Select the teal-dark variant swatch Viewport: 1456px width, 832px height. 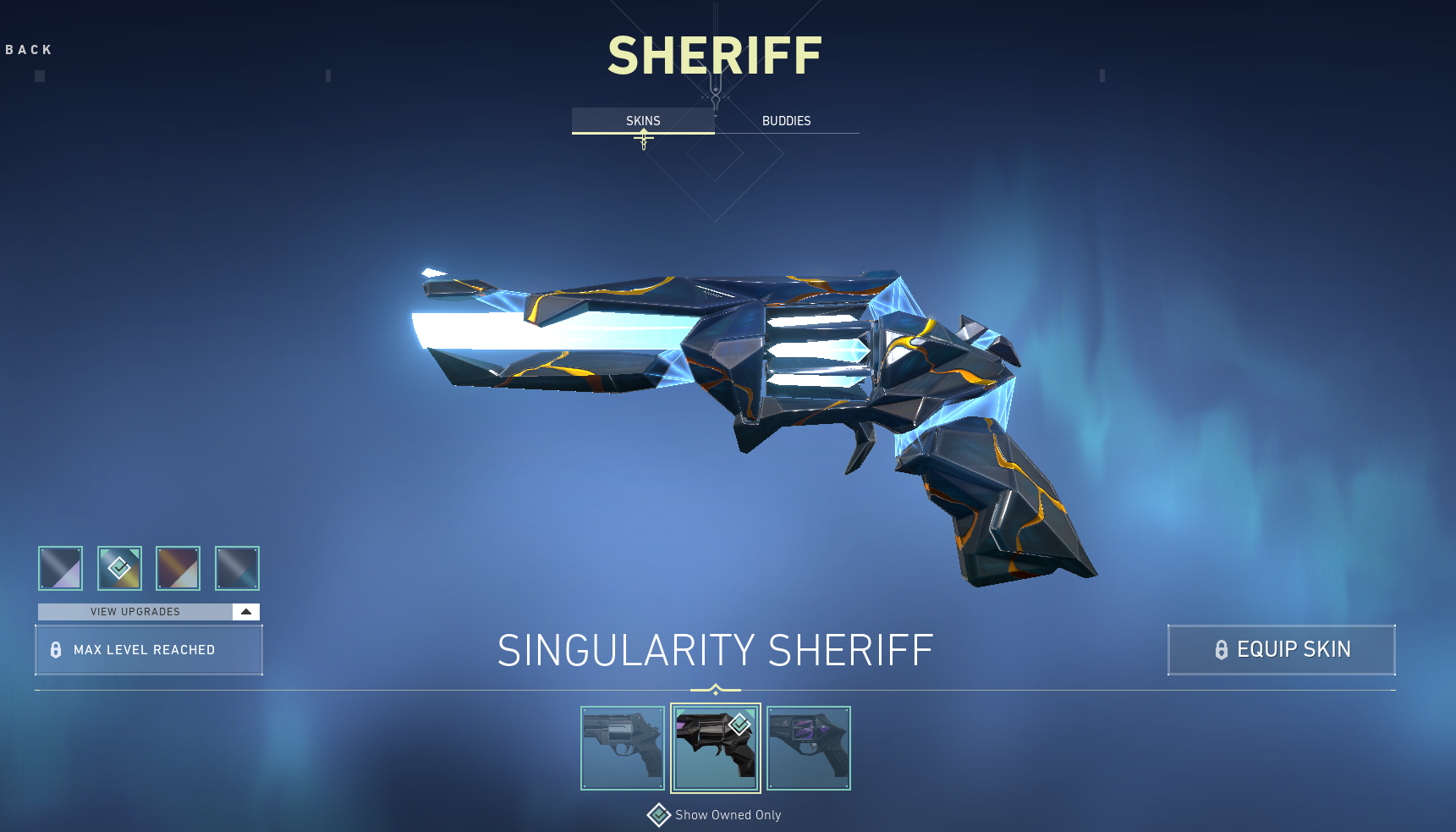237,568
